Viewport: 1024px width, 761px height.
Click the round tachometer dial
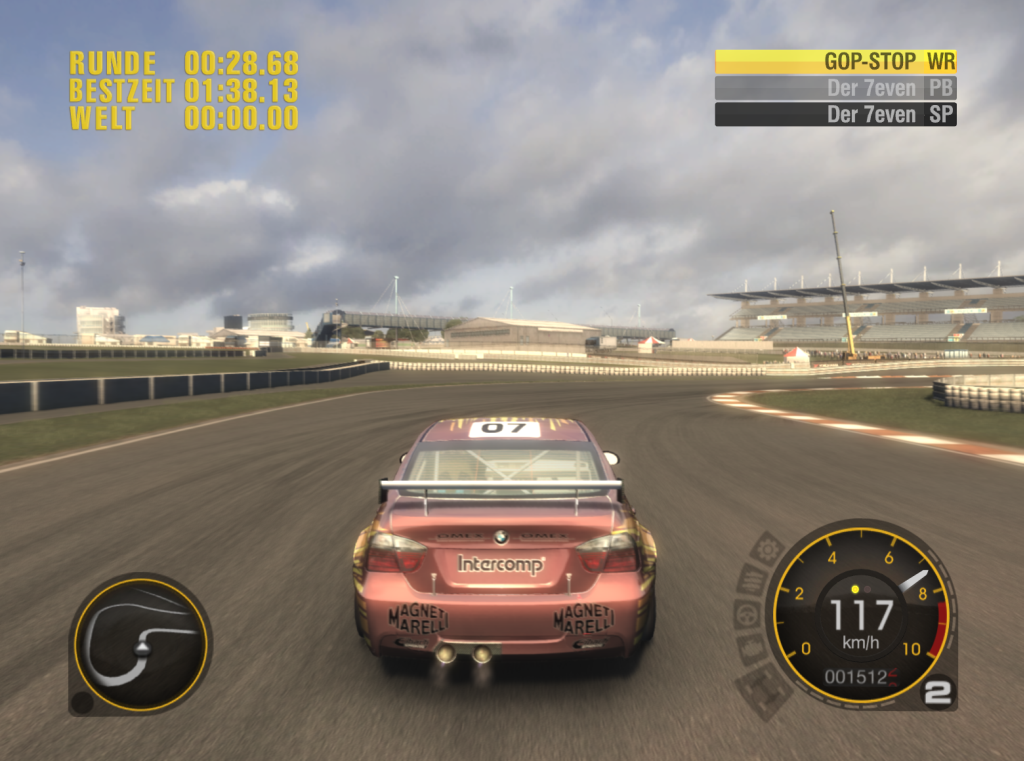tap(858, 610)
